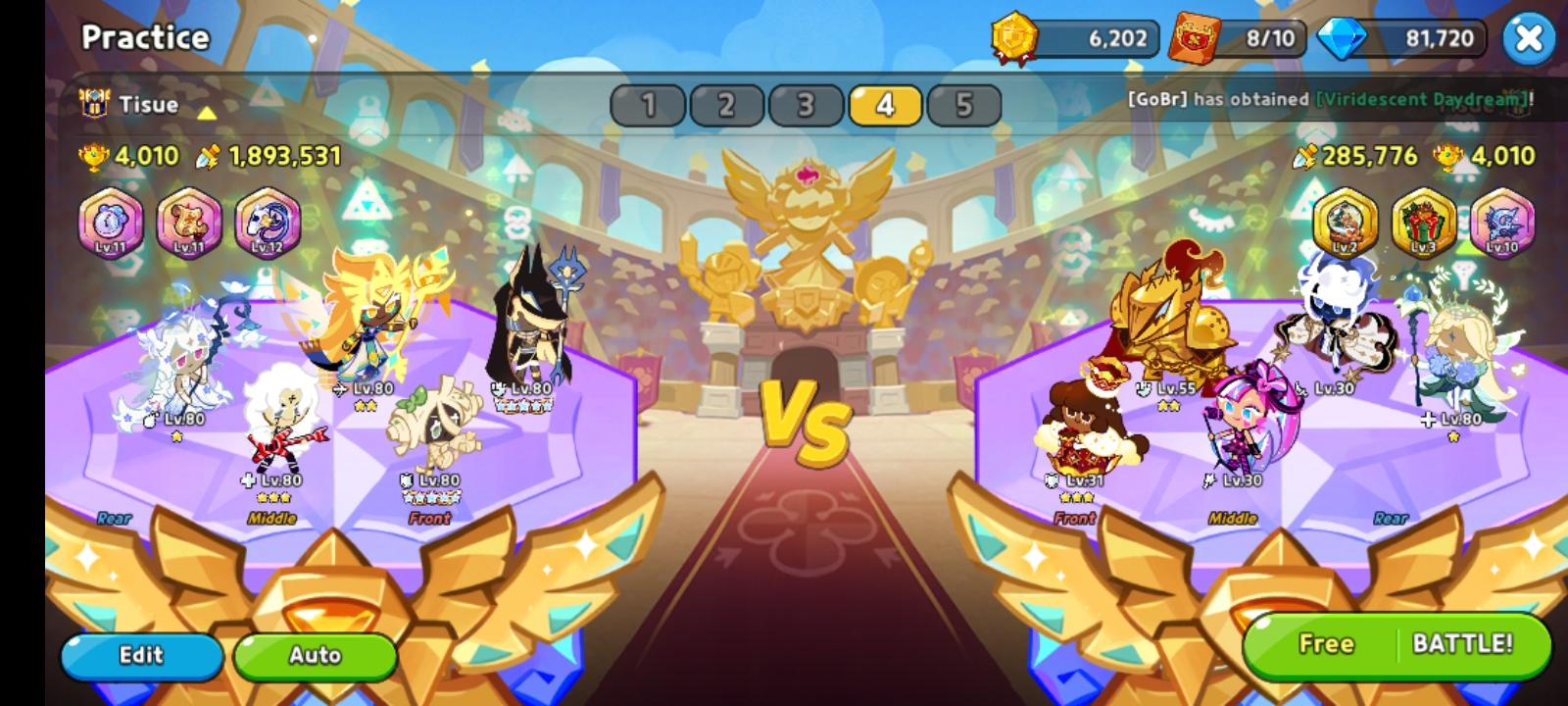
Task: Select the golden scroll treasure icon
Action: tap(189, 224)
